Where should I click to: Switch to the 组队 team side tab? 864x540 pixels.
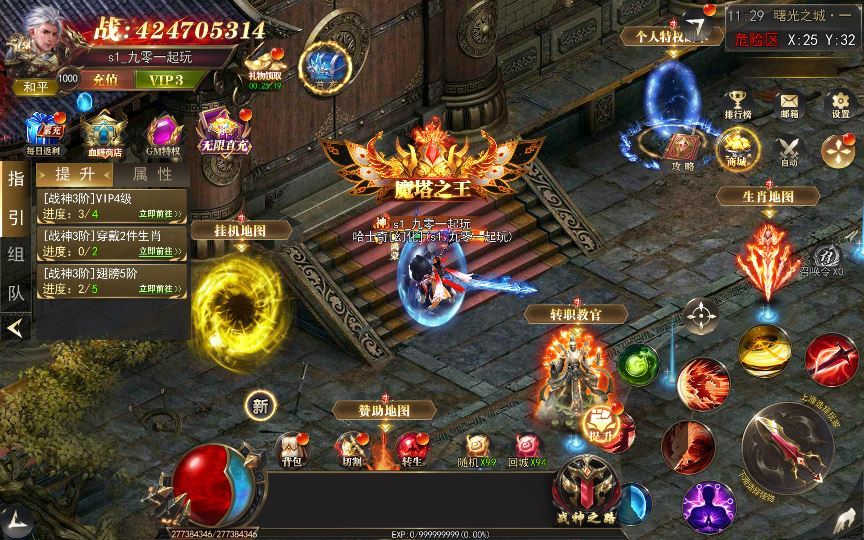pyautogui.click(x=15, y=253)
